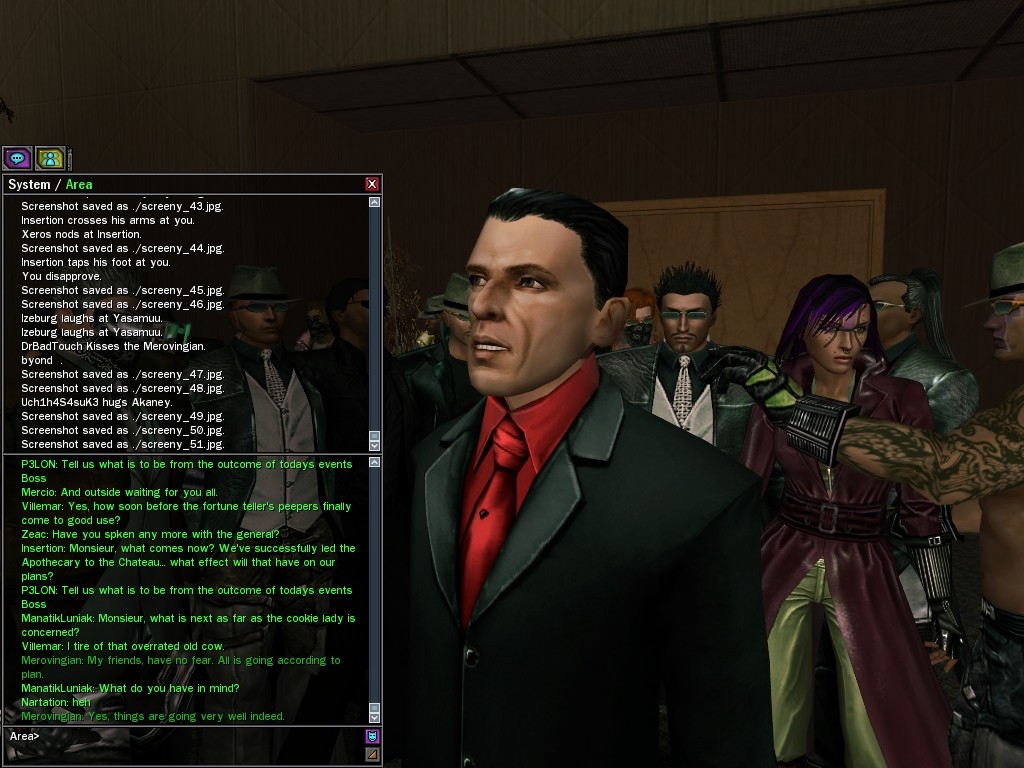Close the System / Area chat window
1024x768 pixels.
point(372,184)
